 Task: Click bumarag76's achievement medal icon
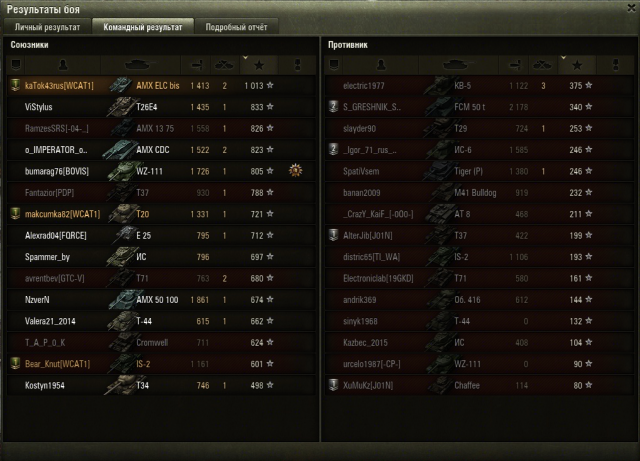coord(295,171)
